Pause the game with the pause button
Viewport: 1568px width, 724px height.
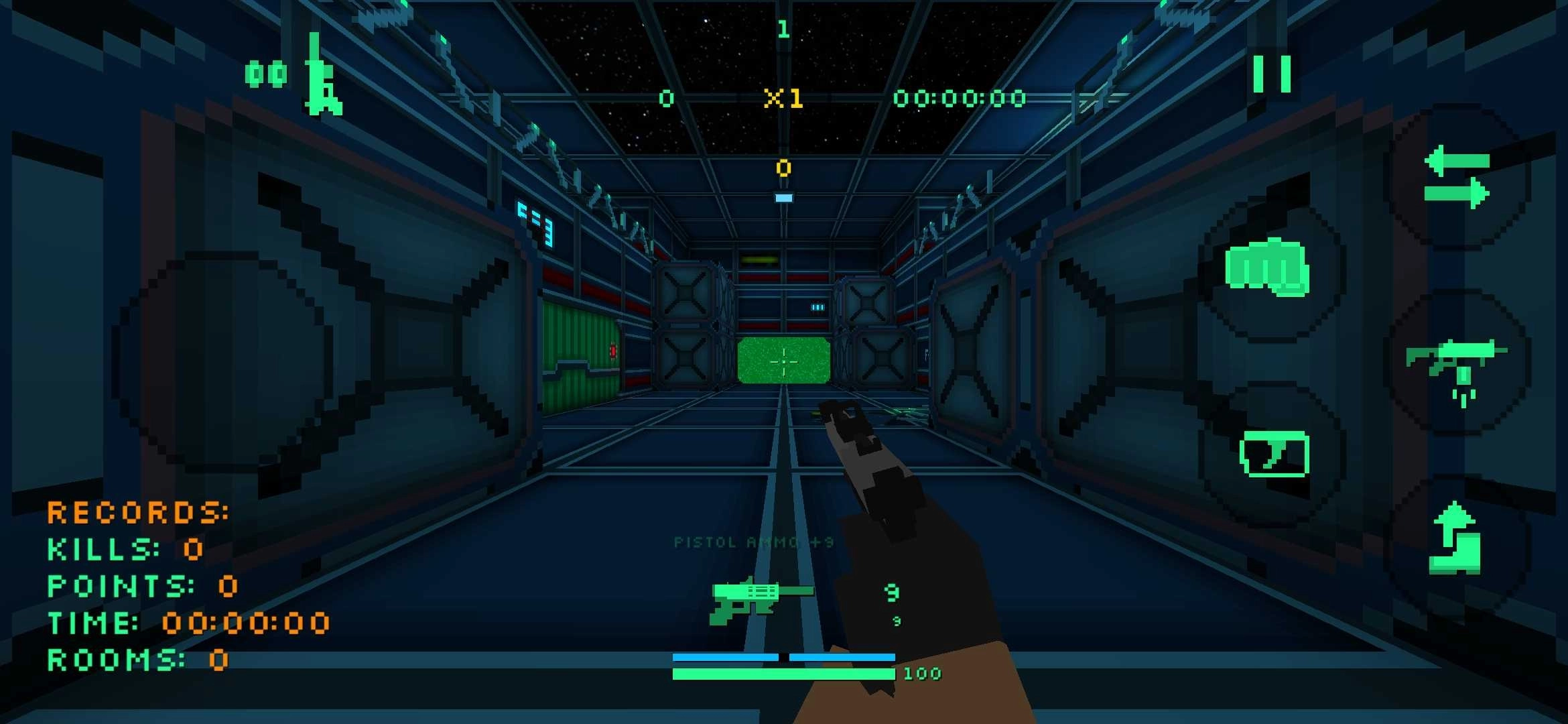1272,74
